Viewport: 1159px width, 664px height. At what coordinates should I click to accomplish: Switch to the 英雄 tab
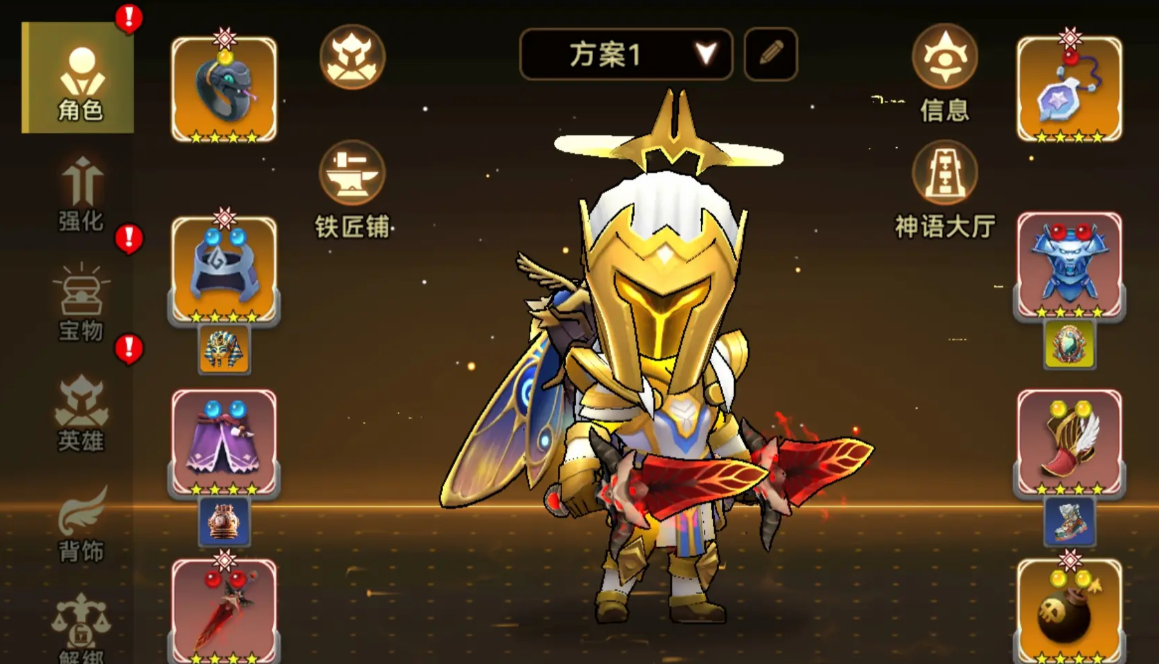point(81,413)
